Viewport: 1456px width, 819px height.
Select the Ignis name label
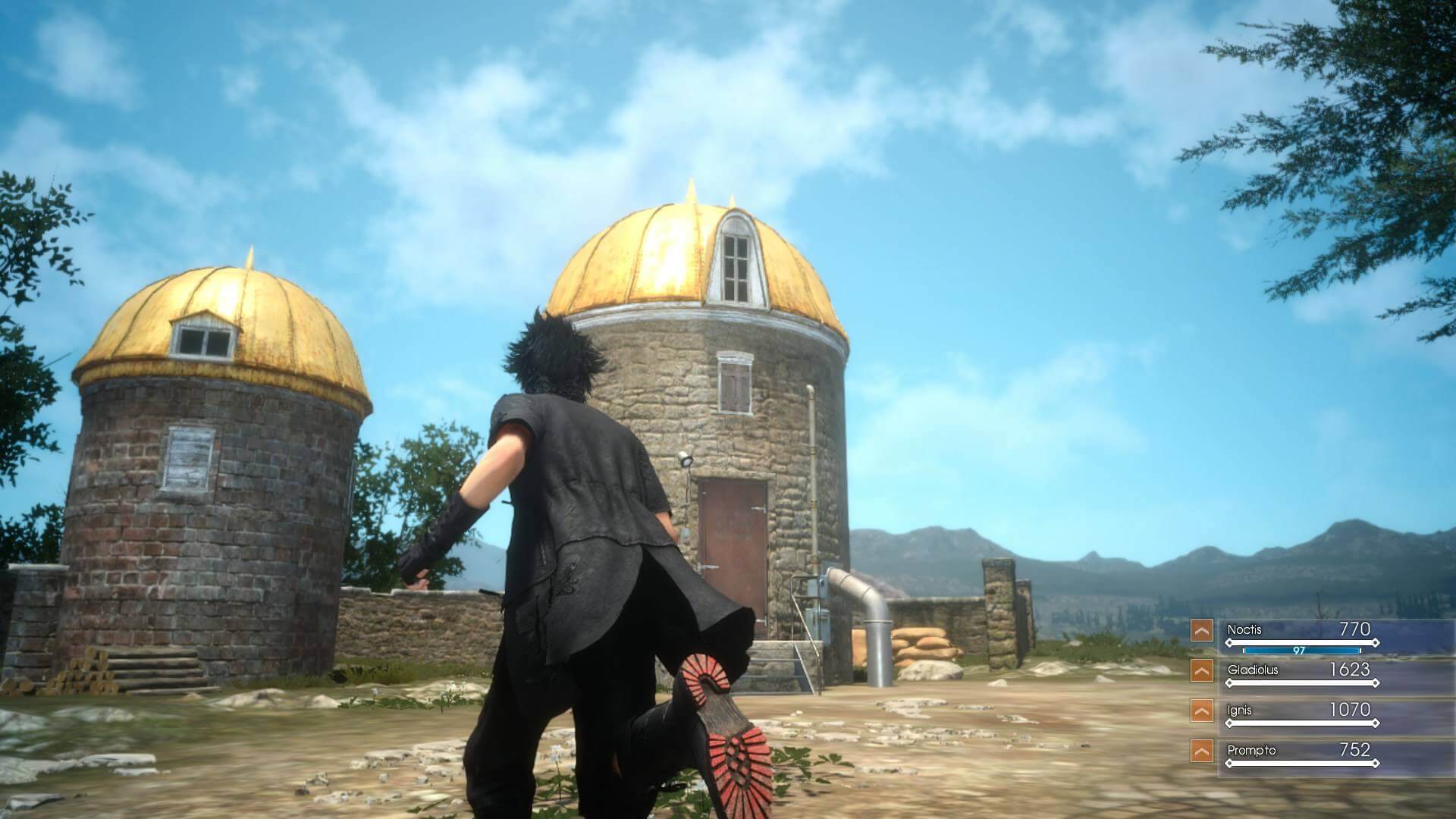coord(1238,710)
